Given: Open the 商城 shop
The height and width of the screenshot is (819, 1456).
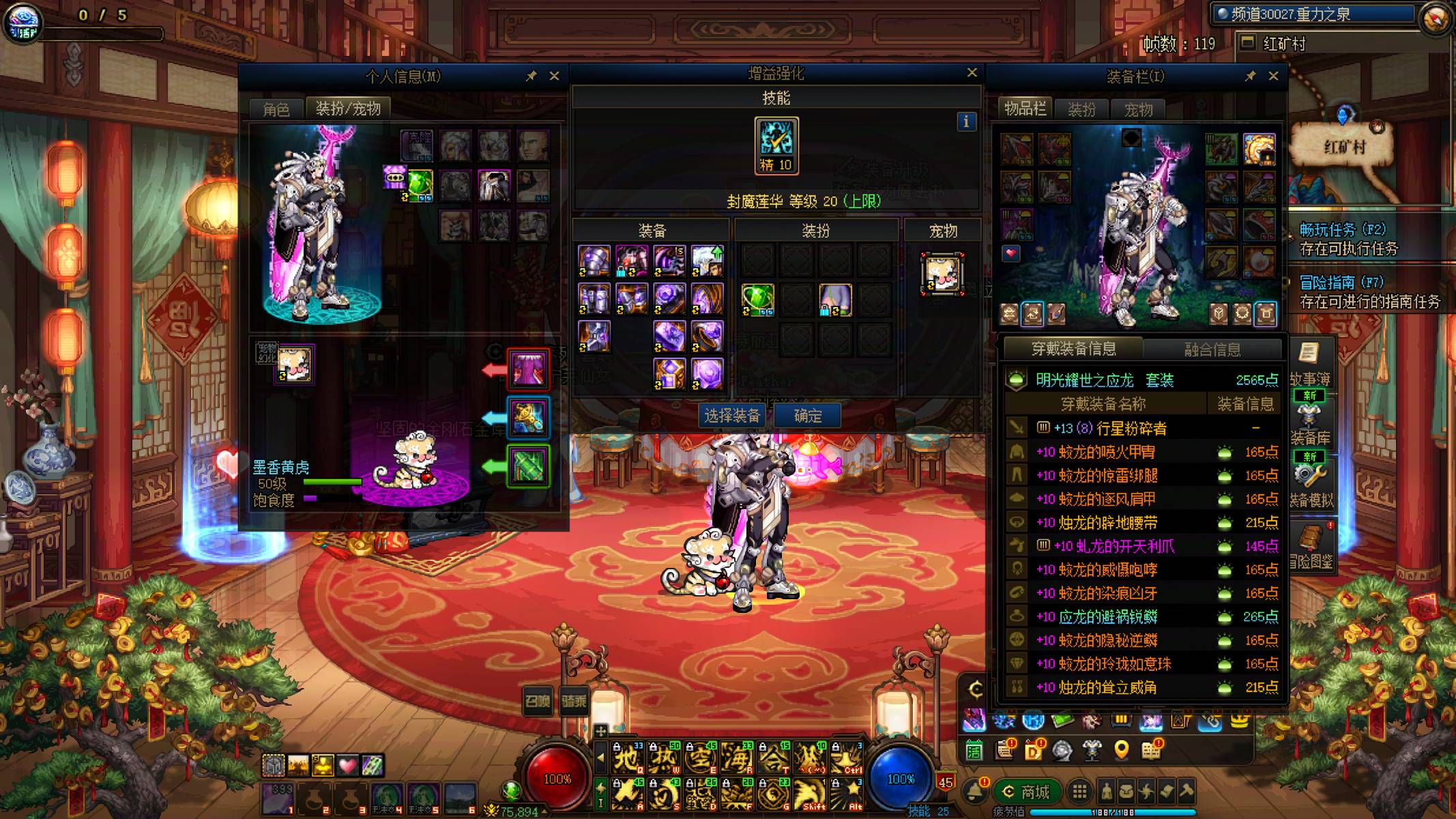Looking at the screenshot, I should pos(1027,792).
